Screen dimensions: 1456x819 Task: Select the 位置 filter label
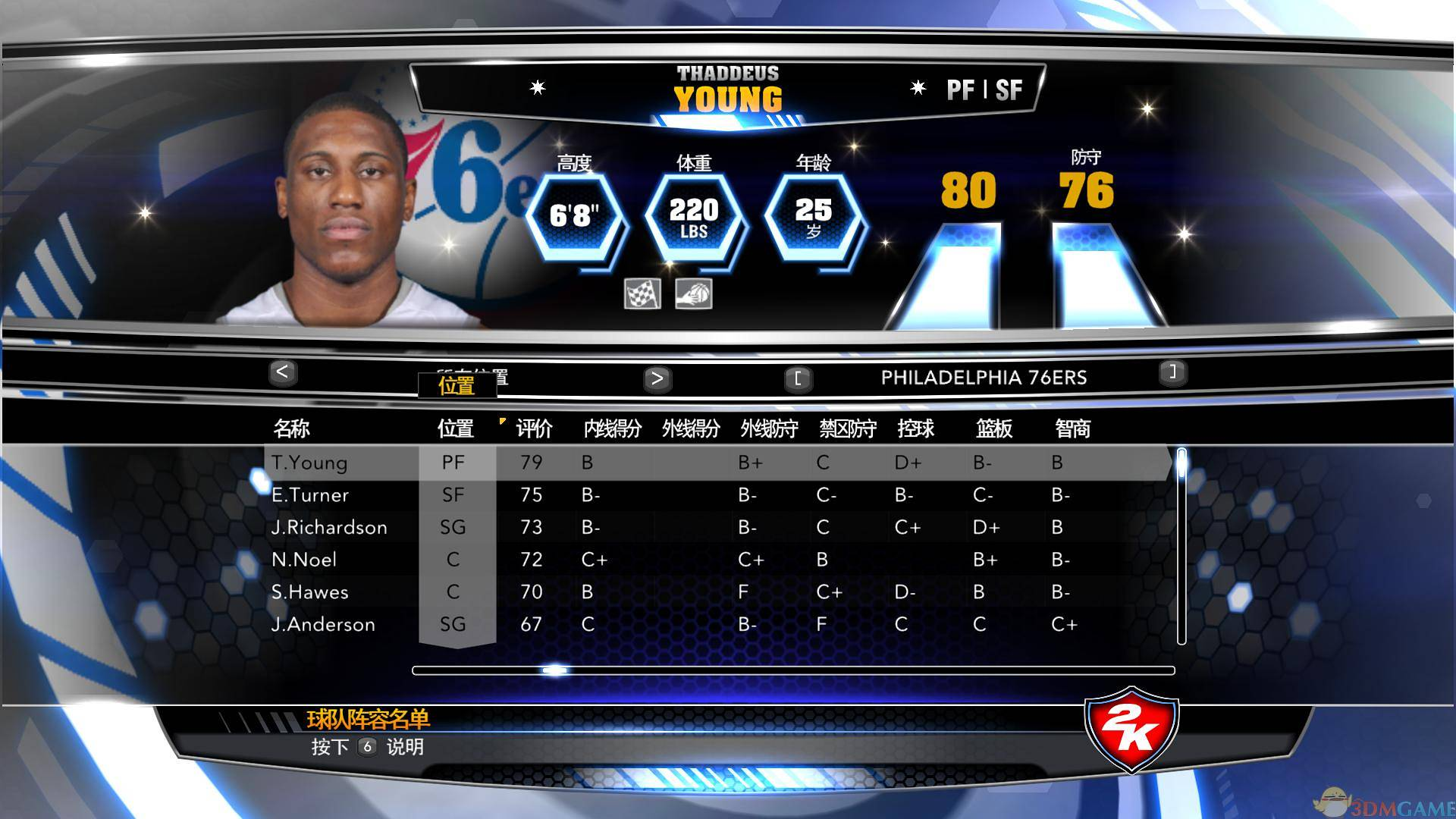pyautogui.click(x=459, y=386)
